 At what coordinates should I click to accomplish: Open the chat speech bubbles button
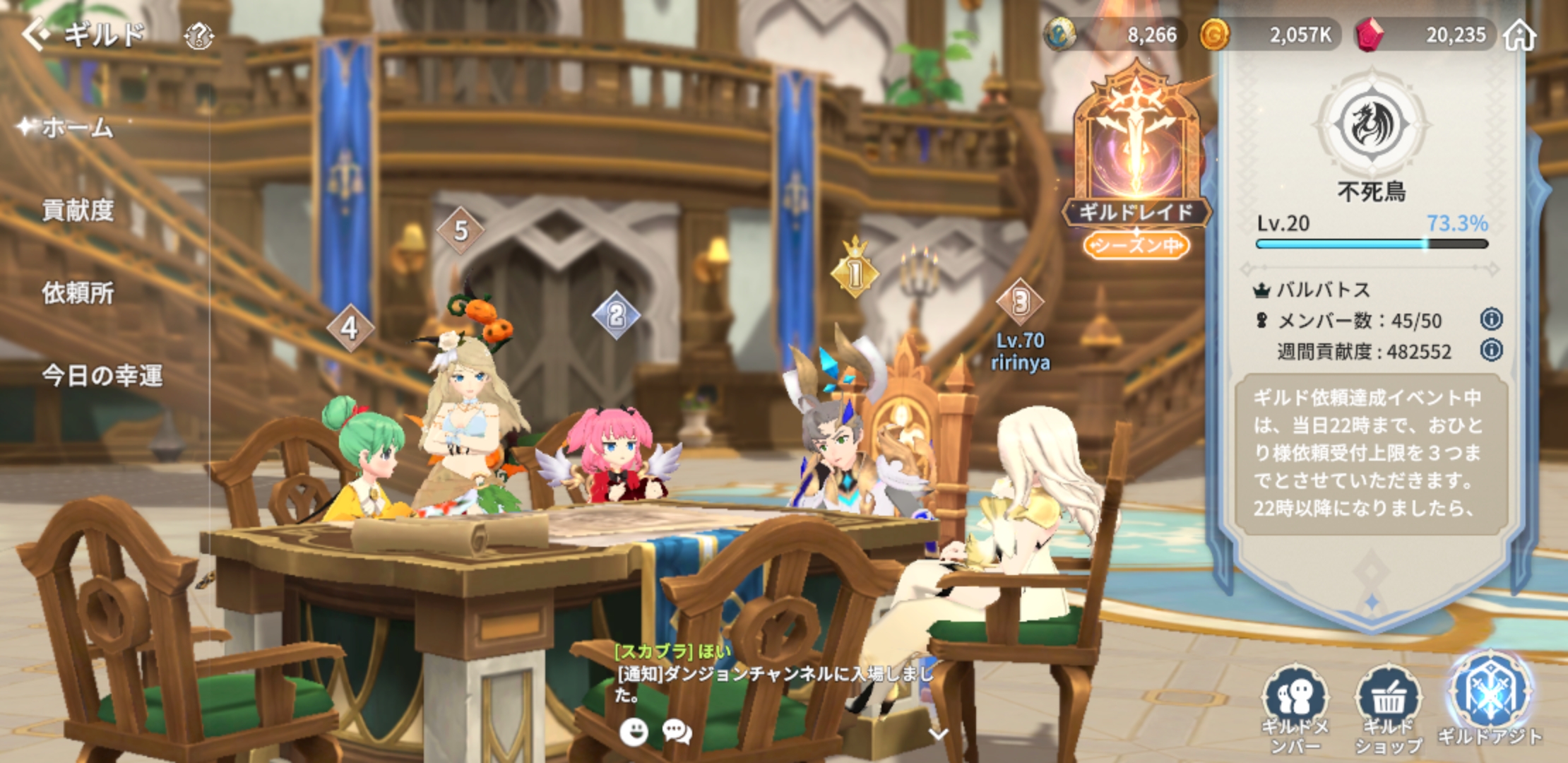677,732
